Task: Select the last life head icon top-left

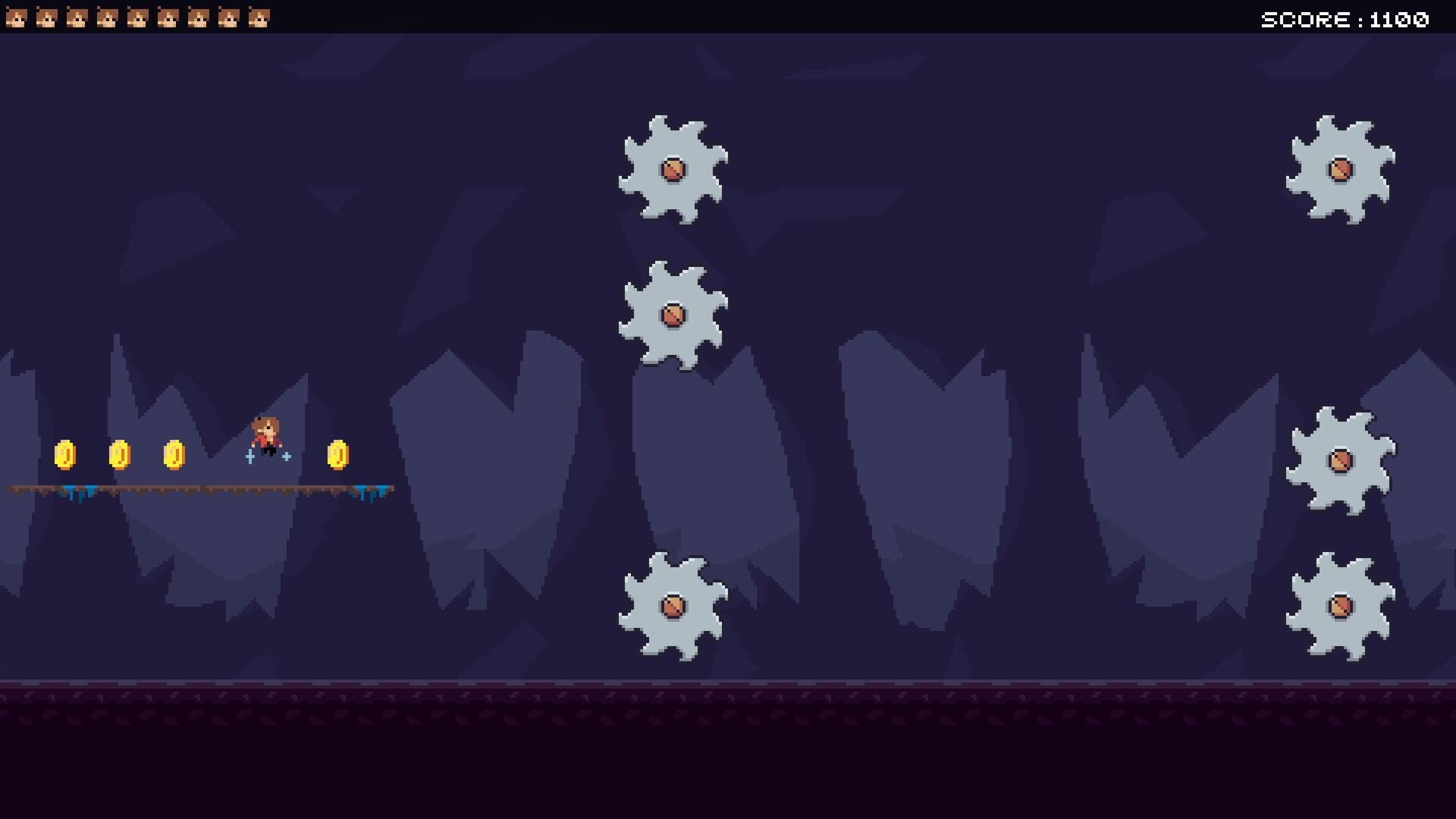Action: pos(258,17)
